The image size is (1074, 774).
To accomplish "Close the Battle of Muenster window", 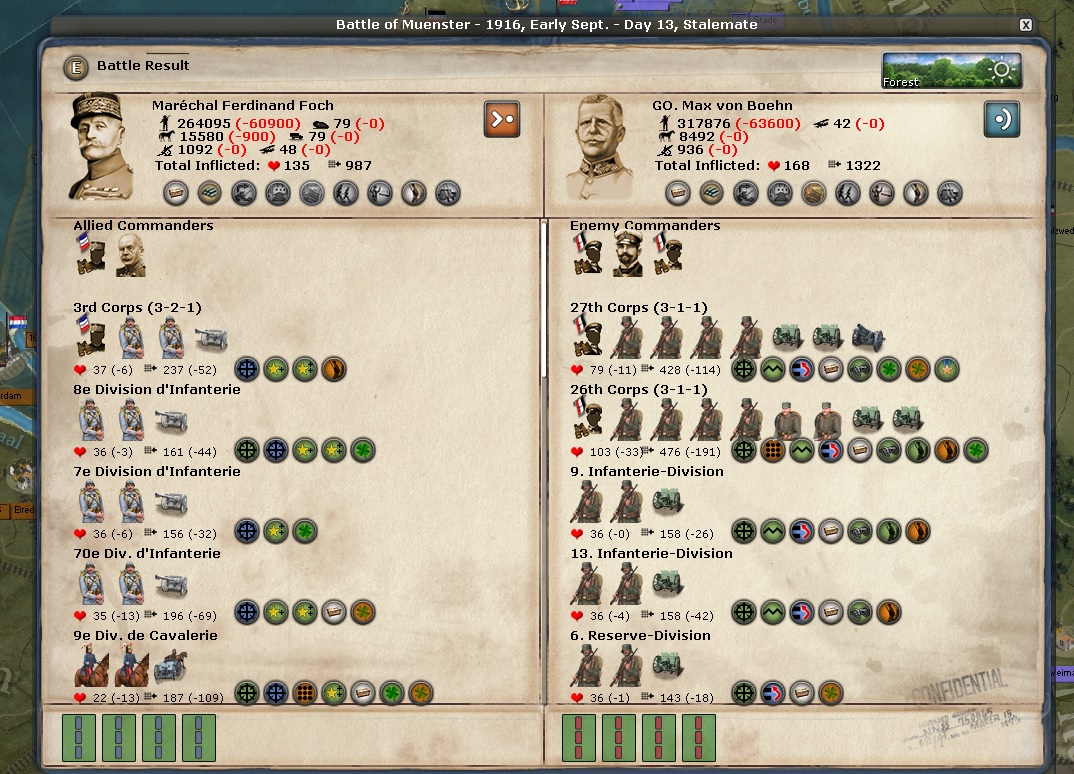I will point(1025,25).
